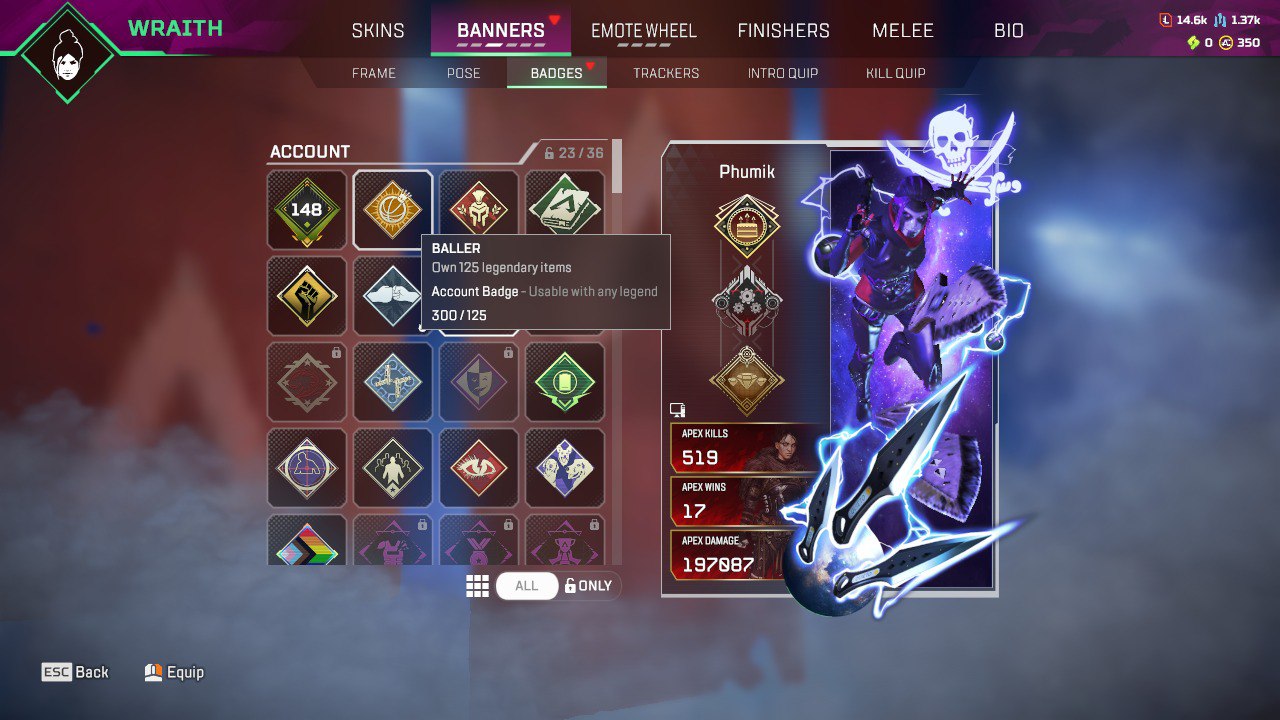
Task: Switch to the POSE sub-tab
Action: 463,72
